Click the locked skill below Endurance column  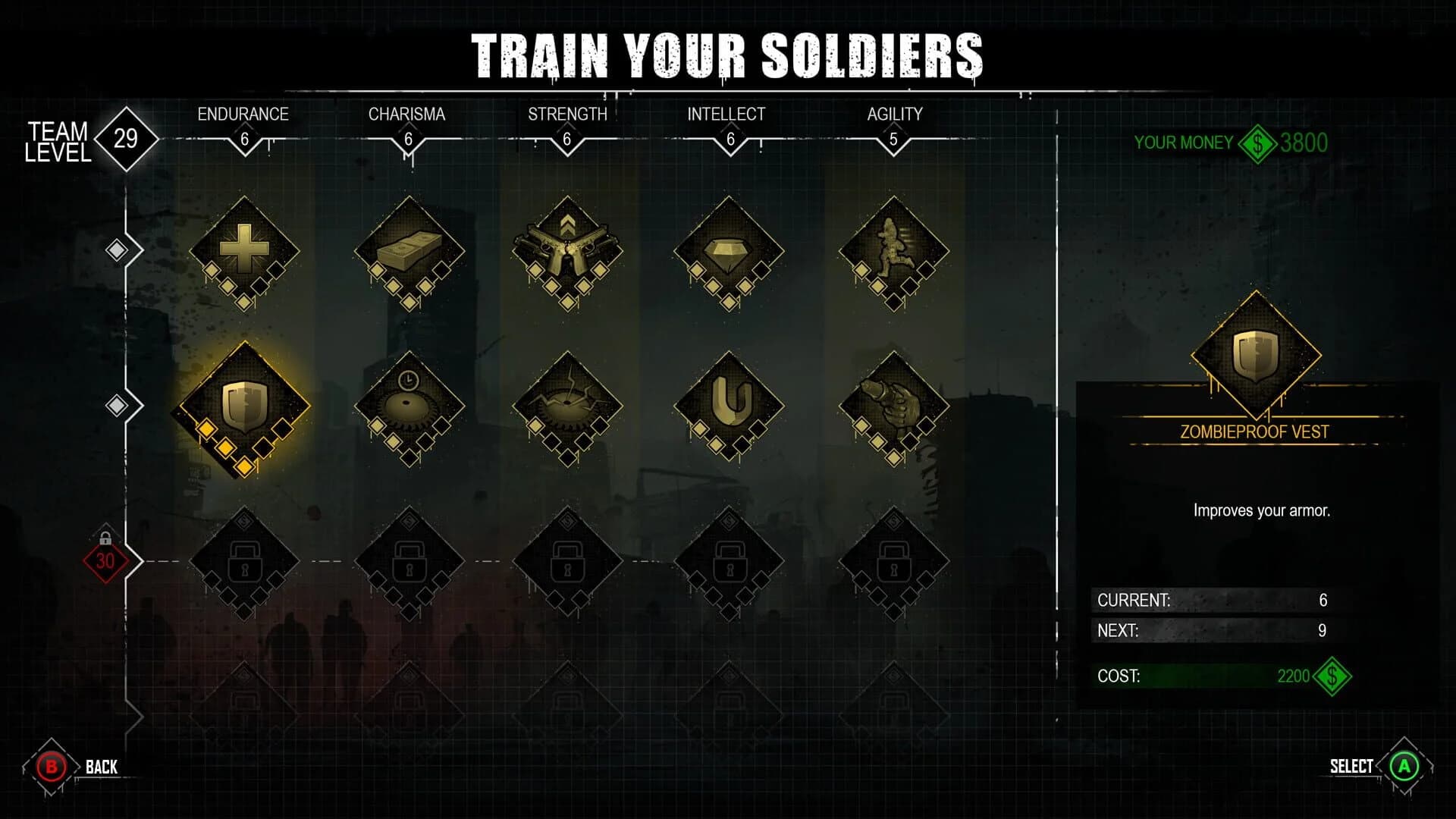point(244,561)
